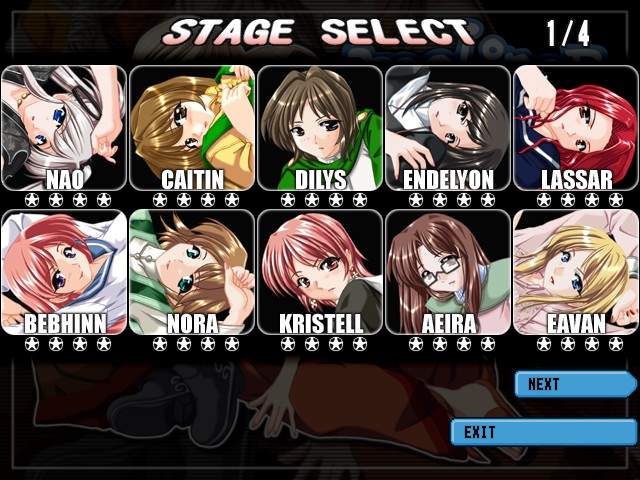Choose the BEBHINN stage tile

point(64,271)
